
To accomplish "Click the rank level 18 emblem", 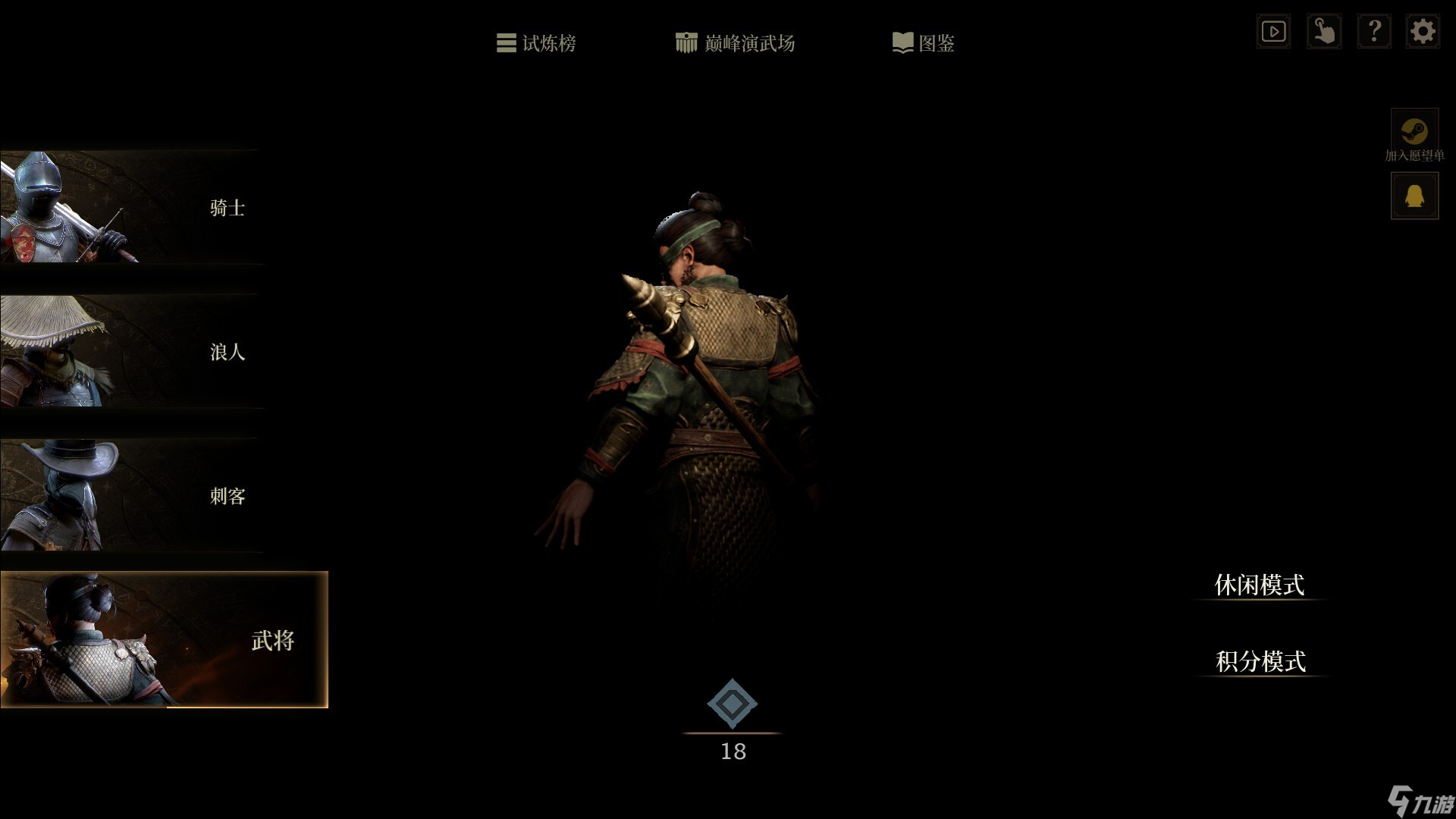I will (731, 705).
